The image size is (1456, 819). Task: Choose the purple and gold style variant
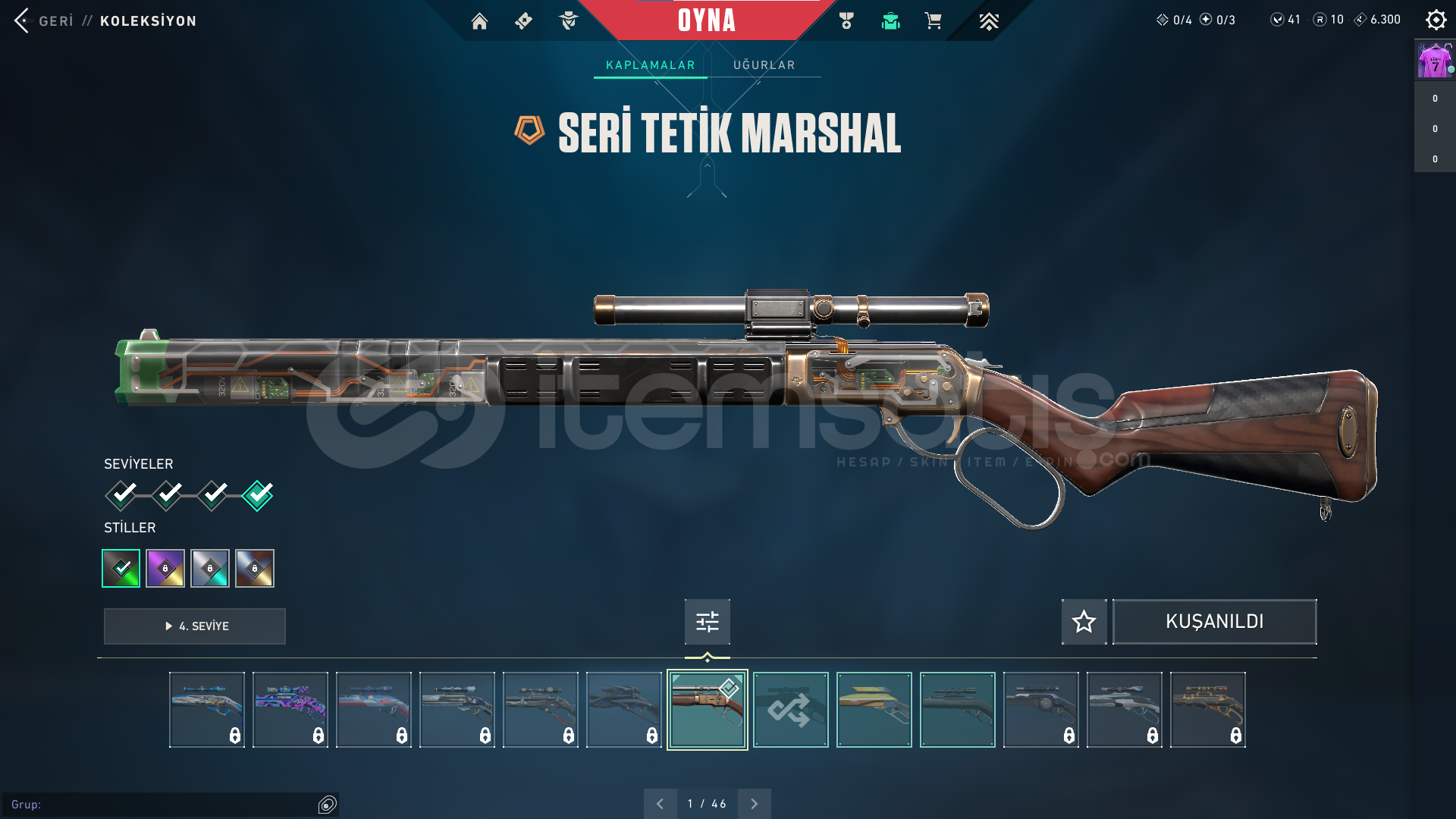click(x=165, y=568)
